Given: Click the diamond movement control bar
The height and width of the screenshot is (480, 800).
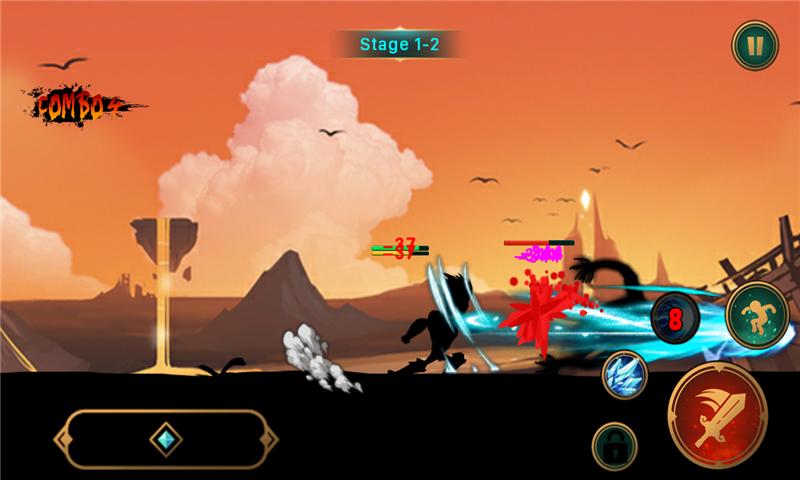Looking at the screenshot, I should coord(165,439).
